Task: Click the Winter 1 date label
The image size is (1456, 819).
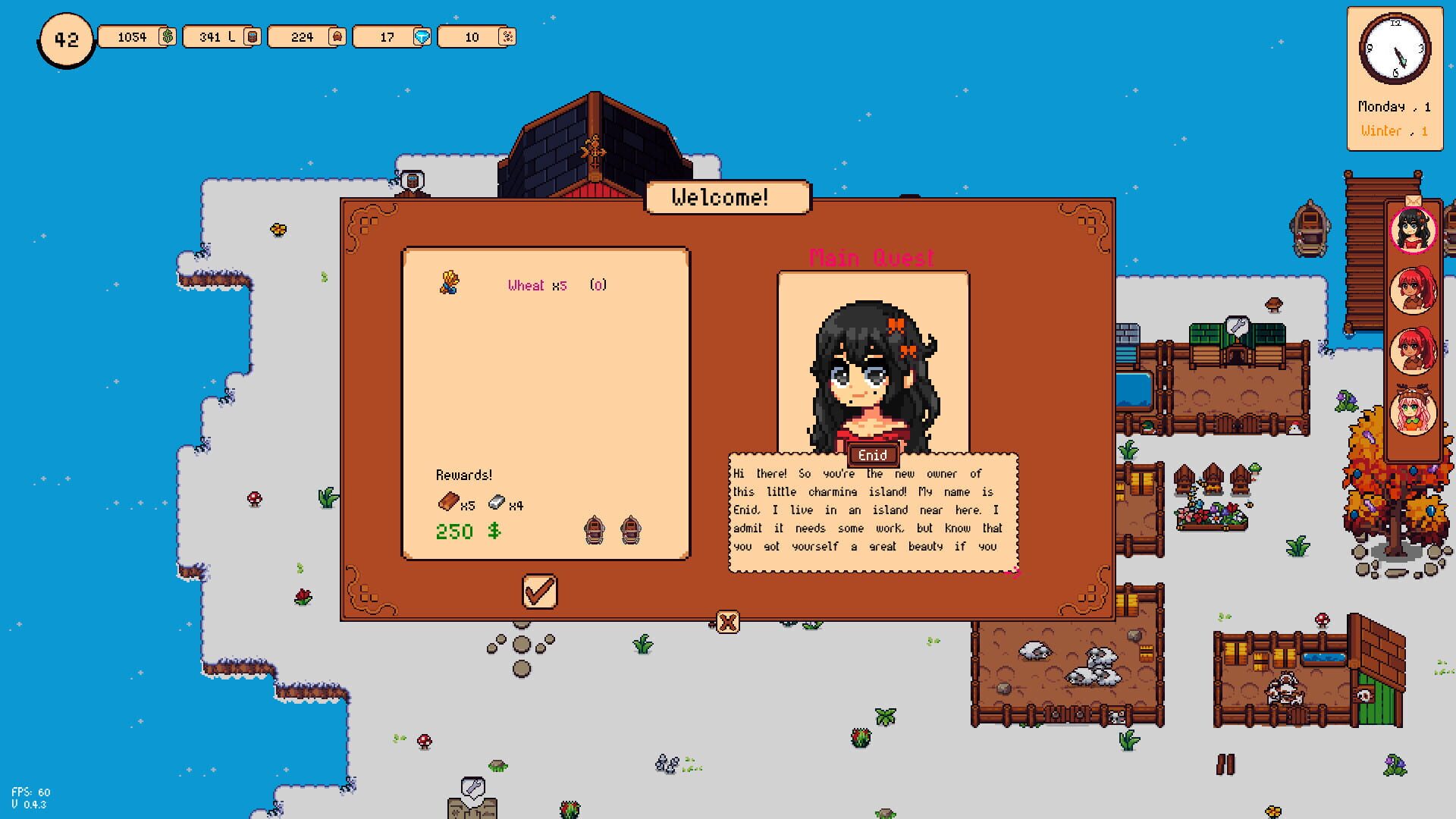Action: [1394, 130]
